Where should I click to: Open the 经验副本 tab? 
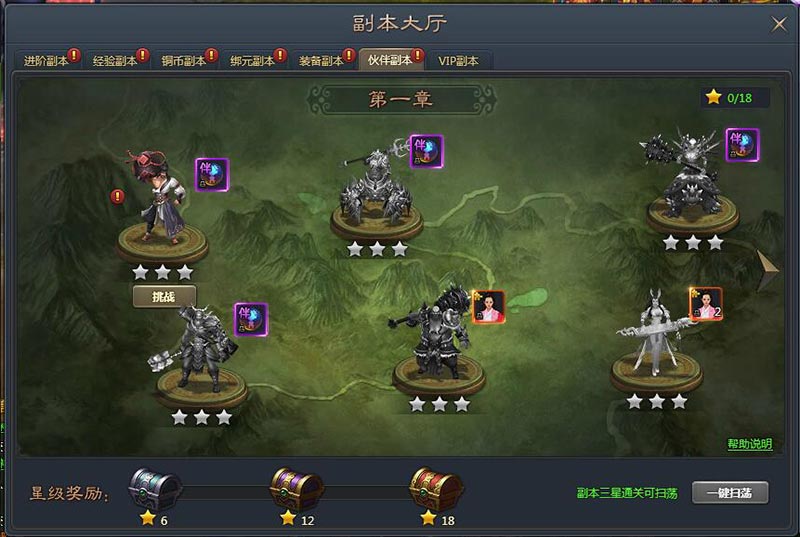(x=114, y=60)
